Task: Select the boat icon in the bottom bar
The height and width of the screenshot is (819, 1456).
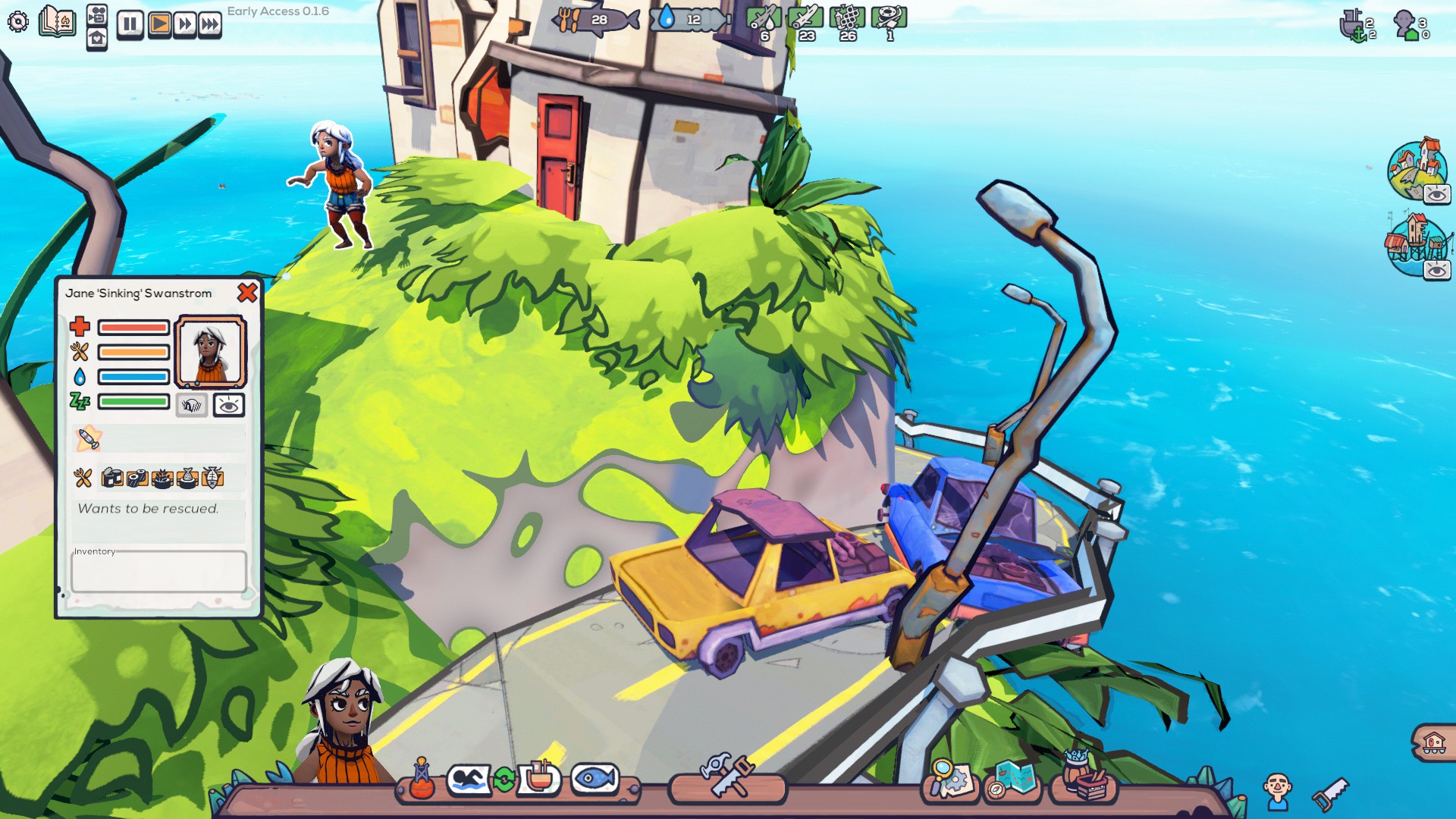Action: (x=539, y=778)
